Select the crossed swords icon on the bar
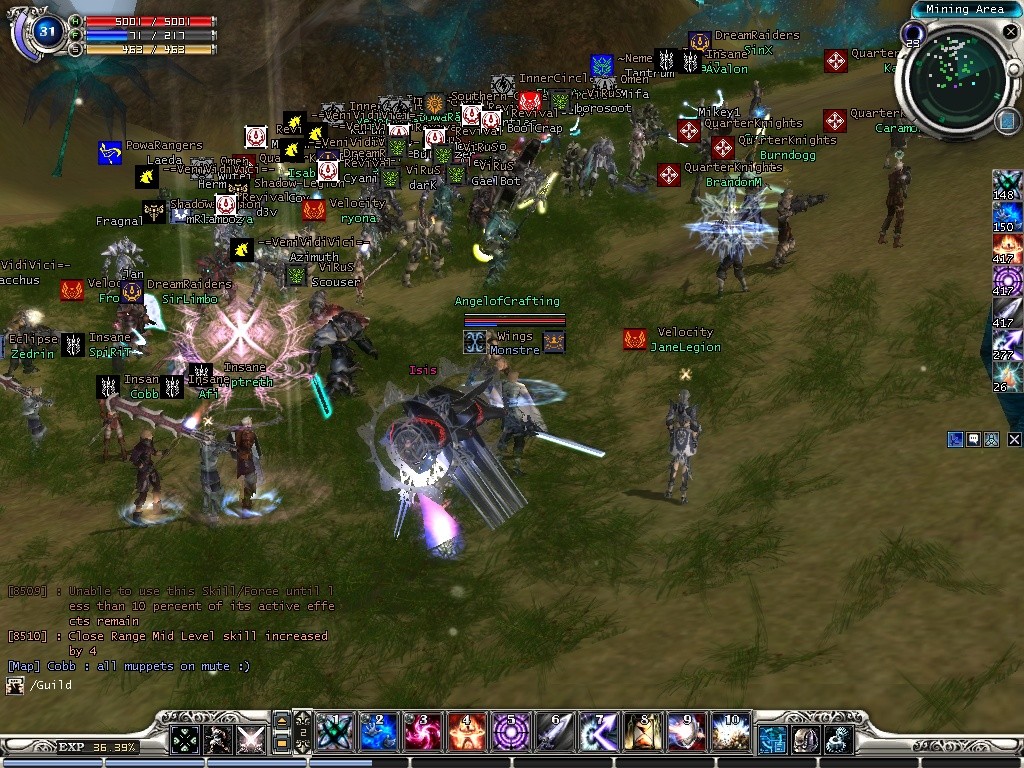1024x768 pixels. point(250,740)
